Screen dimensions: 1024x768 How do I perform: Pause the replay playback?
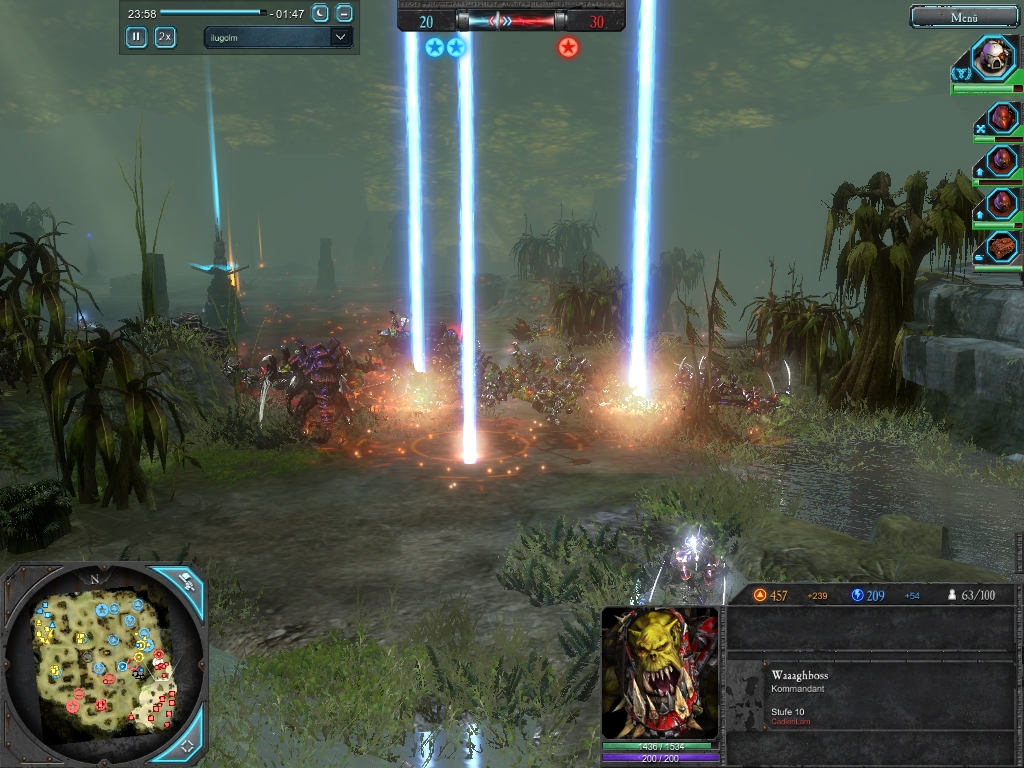(136, 37)
